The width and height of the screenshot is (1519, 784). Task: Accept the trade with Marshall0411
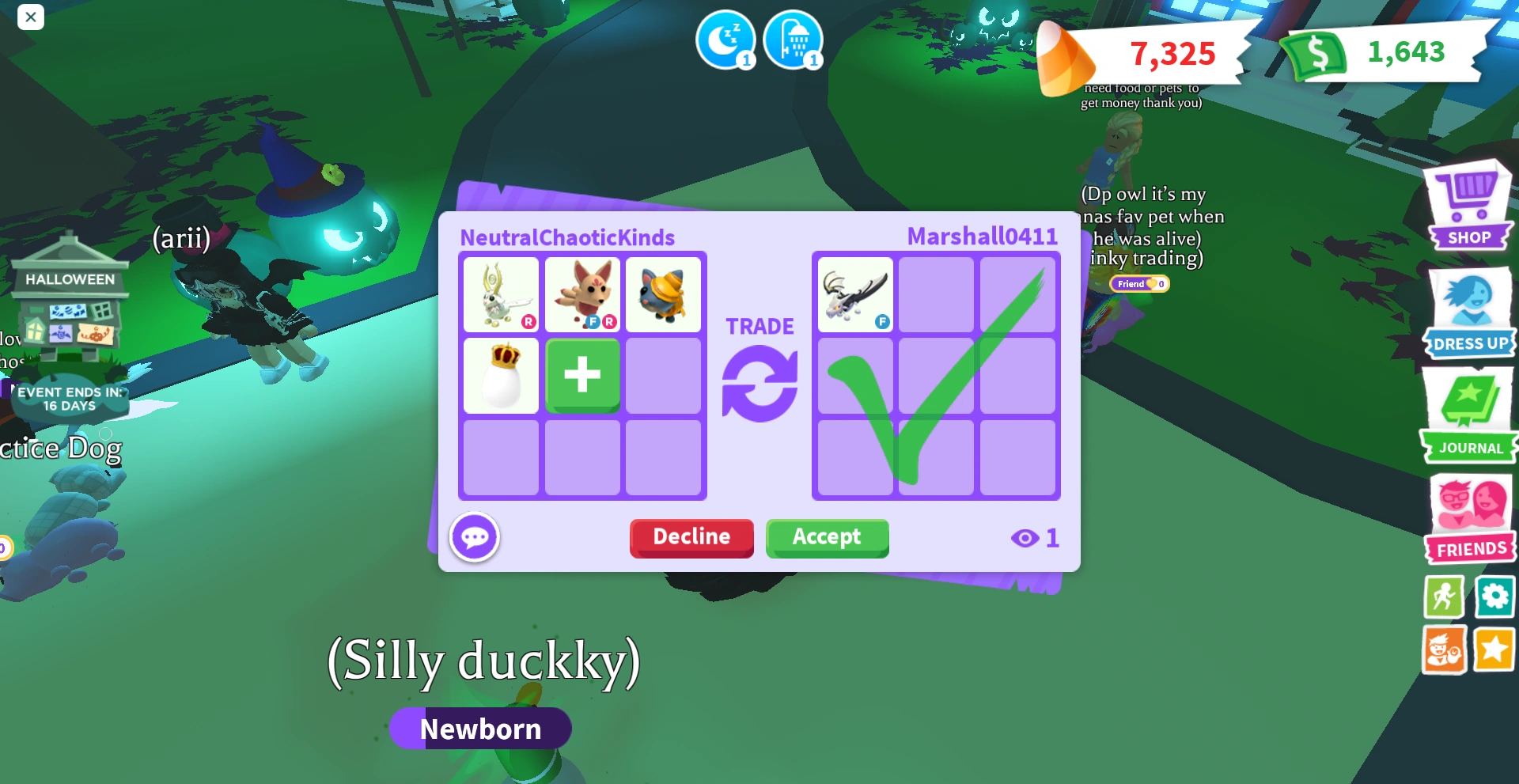(x=827, y=538)
